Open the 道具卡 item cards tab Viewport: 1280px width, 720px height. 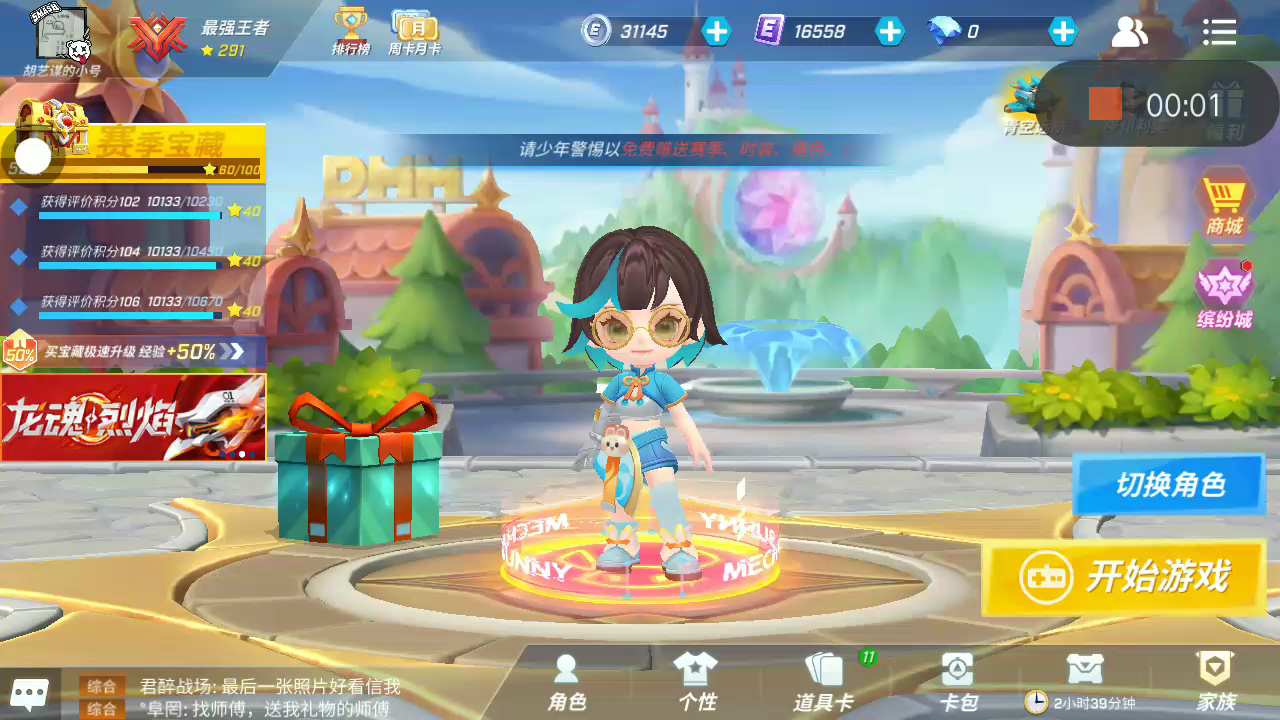(x=823, y=683)
